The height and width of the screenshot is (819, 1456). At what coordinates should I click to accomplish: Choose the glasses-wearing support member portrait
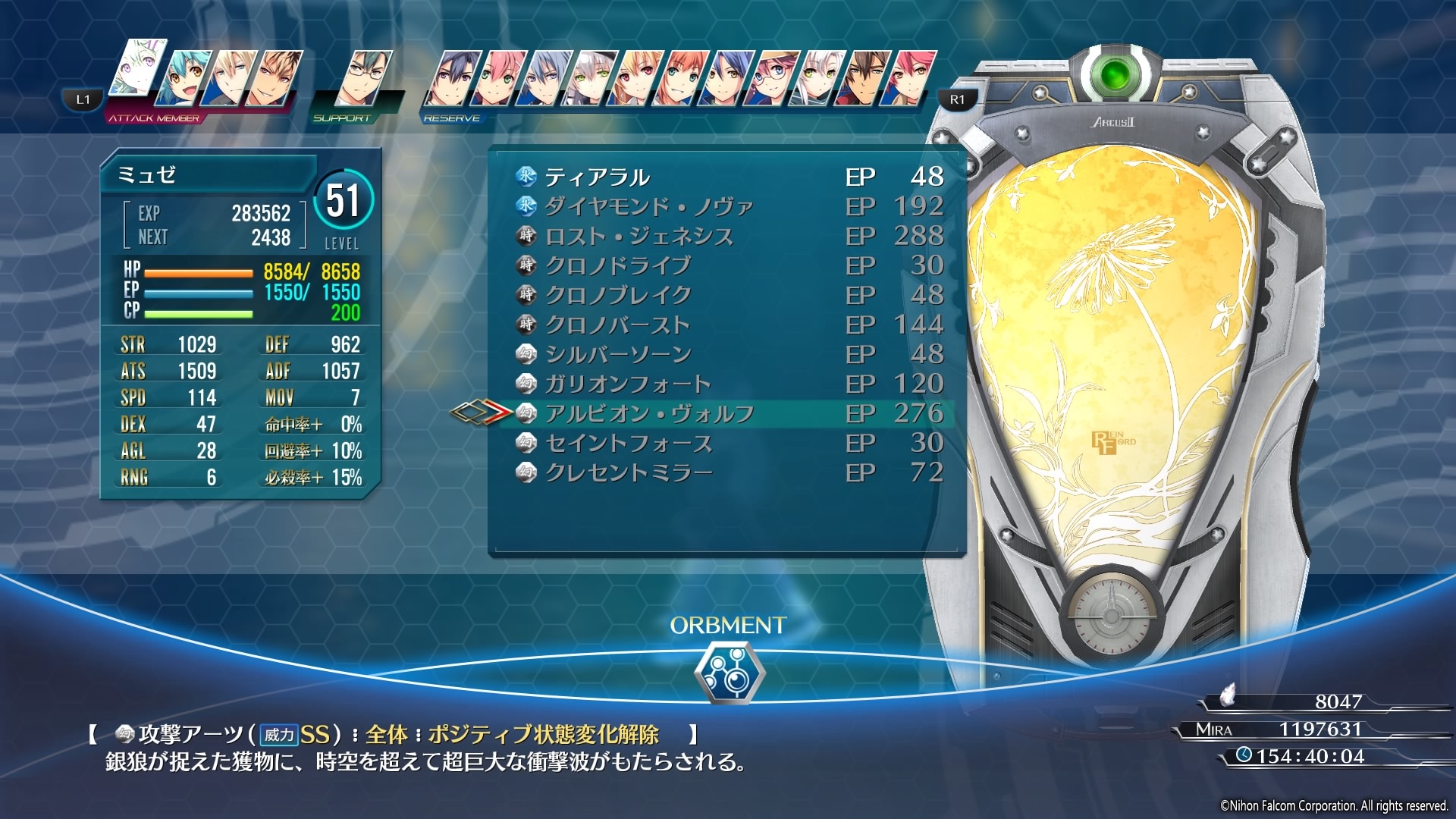point(368,78)
